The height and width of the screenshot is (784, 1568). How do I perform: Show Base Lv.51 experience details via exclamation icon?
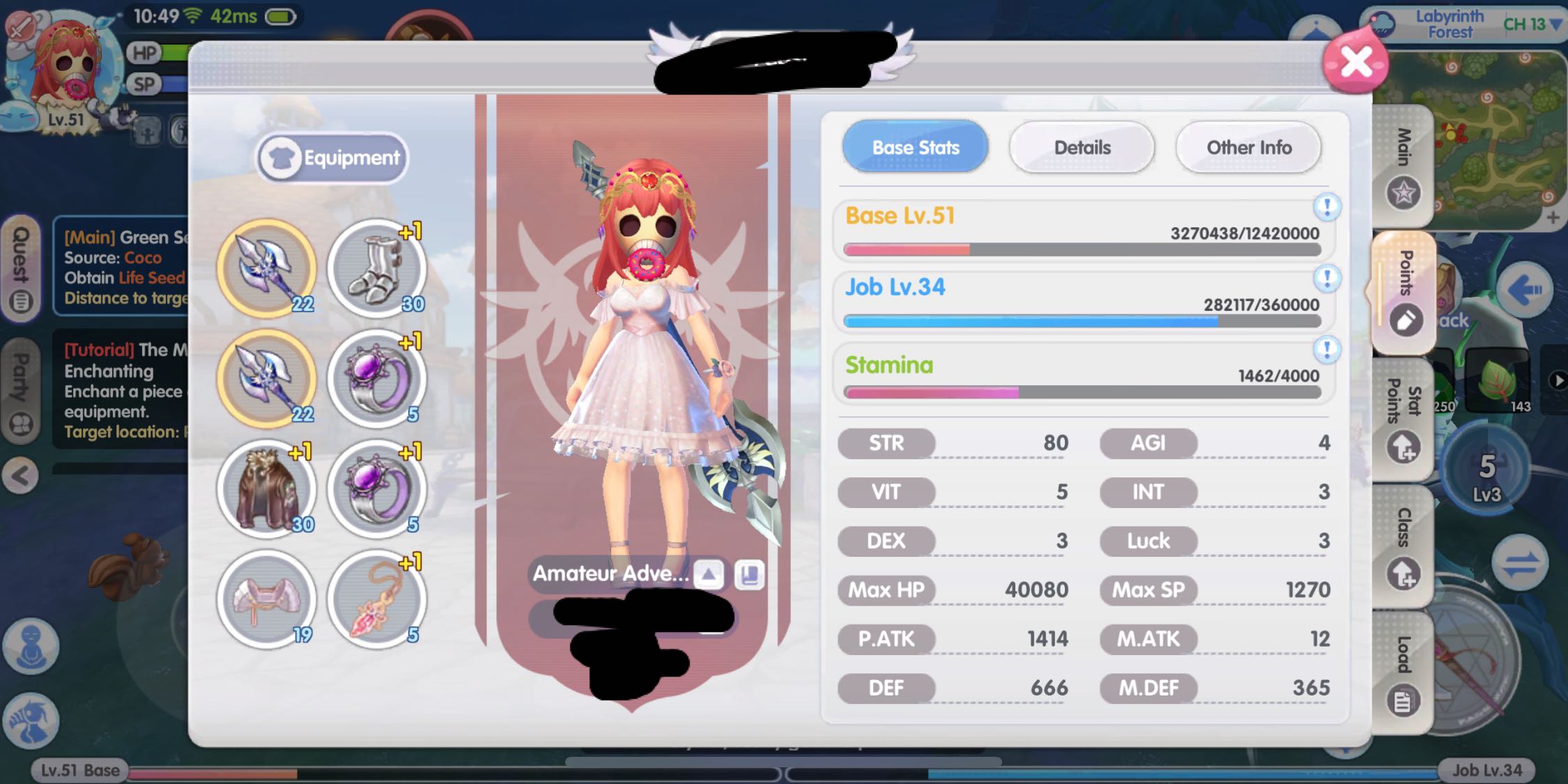coord(1328,206)
